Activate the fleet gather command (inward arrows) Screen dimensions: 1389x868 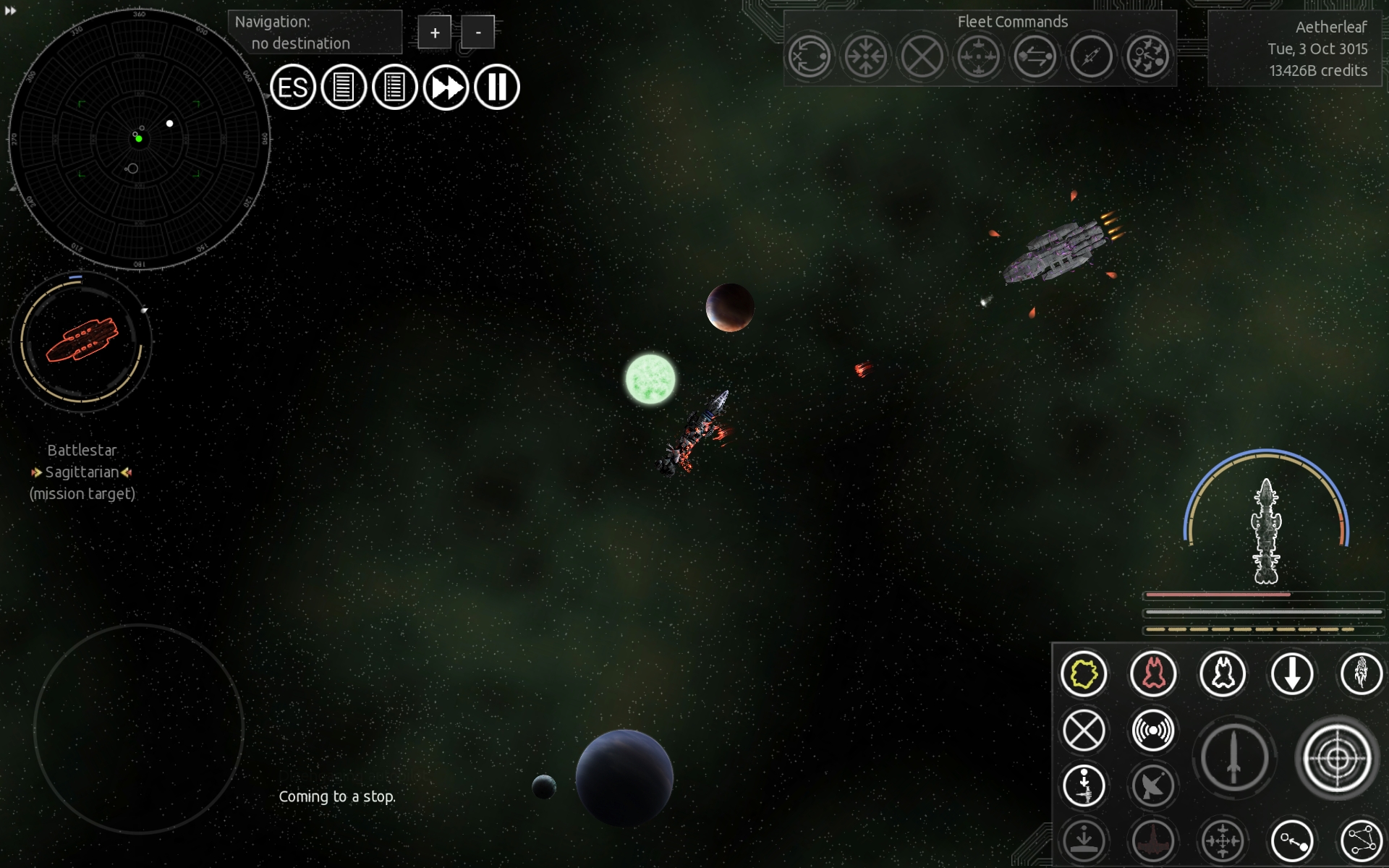click(865, 56)
